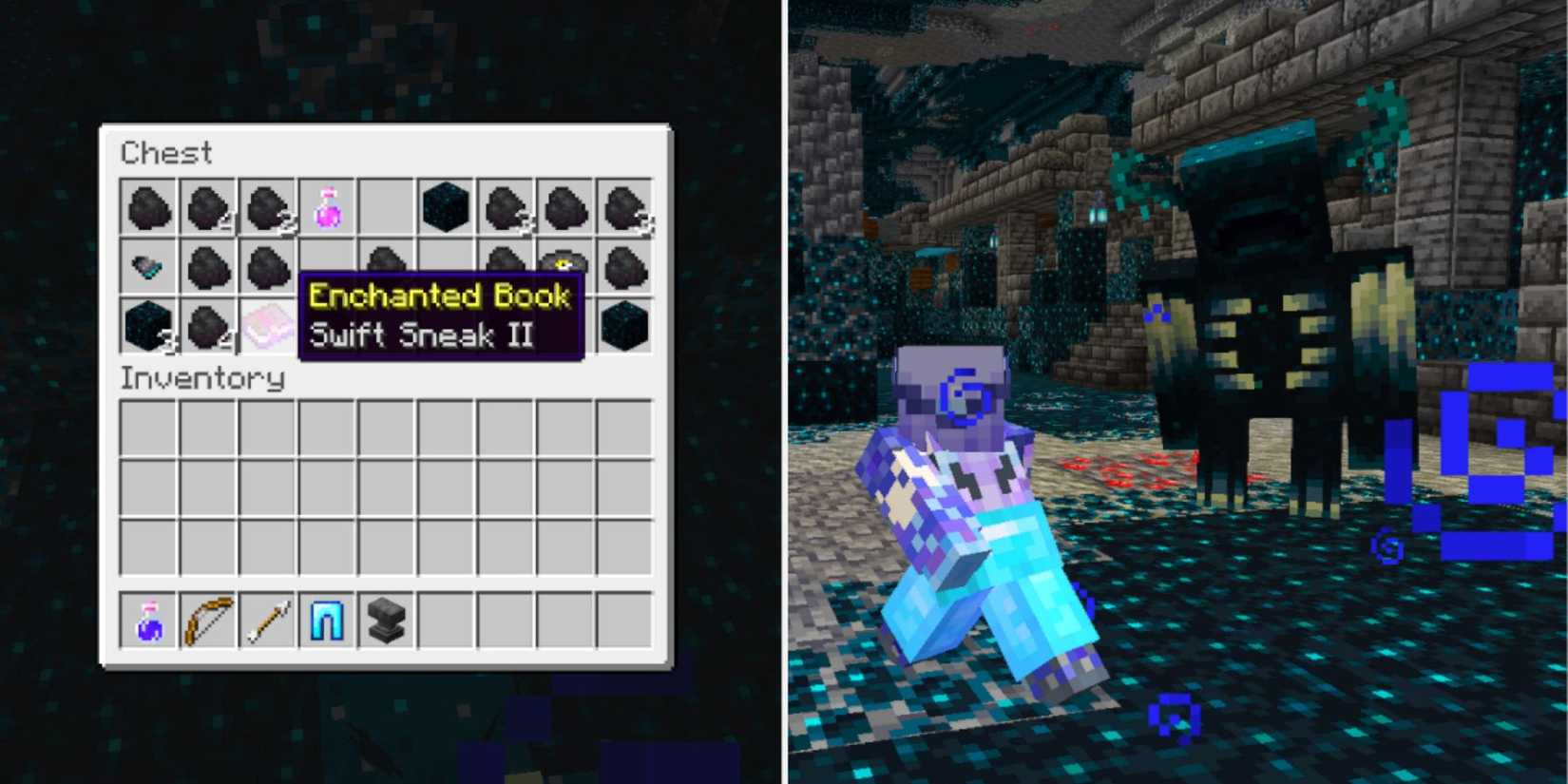Pick up the stack of 3 sculk blocks bottom-left

tap(147, 328)
